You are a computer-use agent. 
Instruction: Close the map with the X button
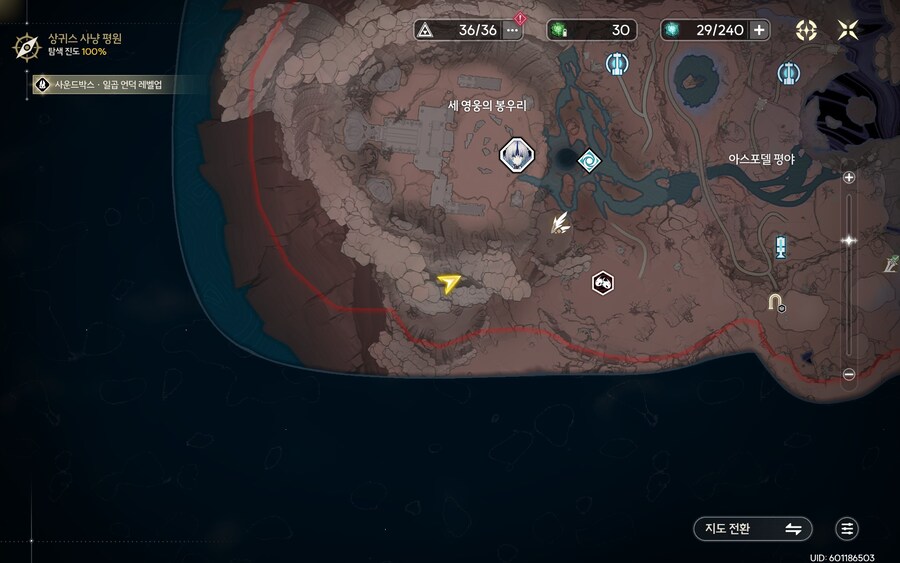point(848,30)
